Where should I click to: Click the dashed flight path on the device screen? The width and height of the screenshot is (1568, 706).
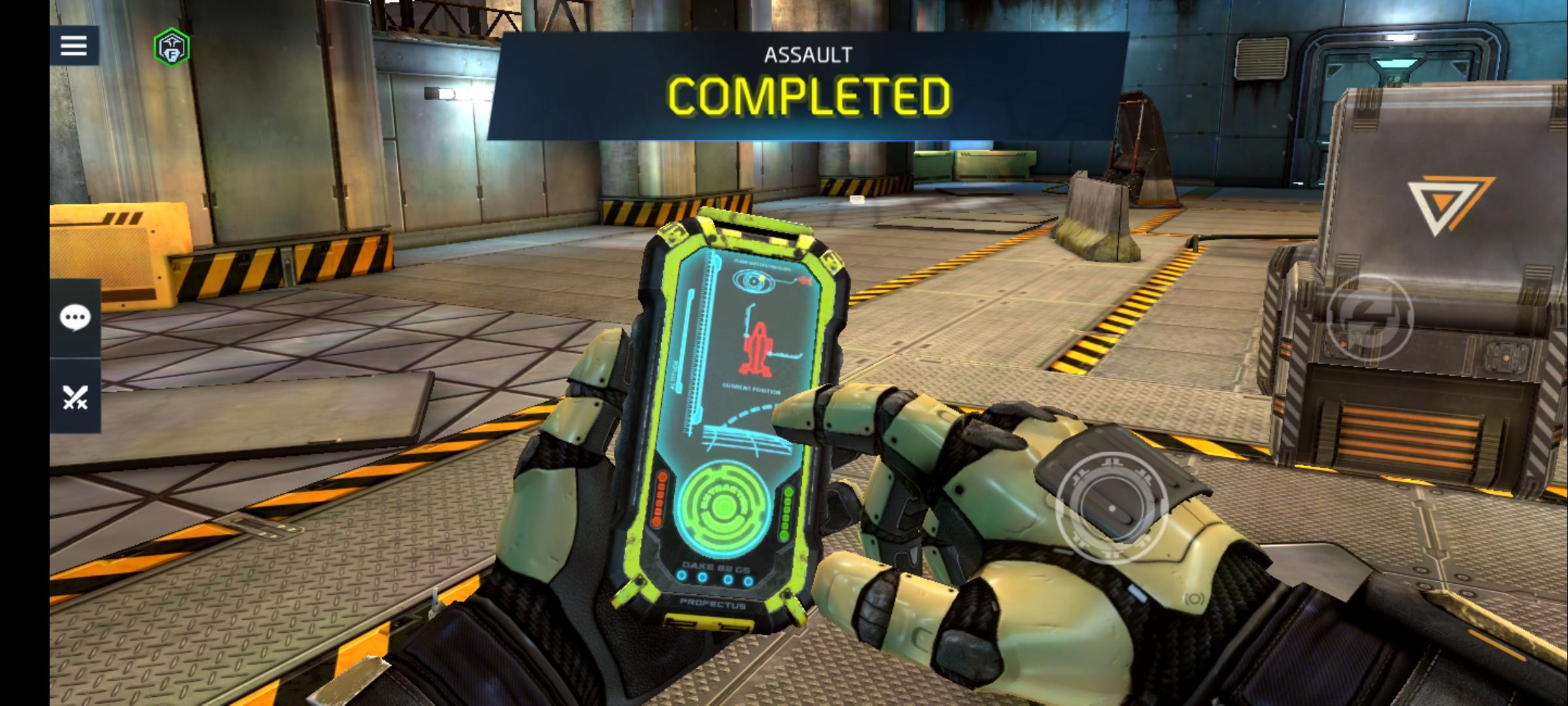tap(745, 414)
